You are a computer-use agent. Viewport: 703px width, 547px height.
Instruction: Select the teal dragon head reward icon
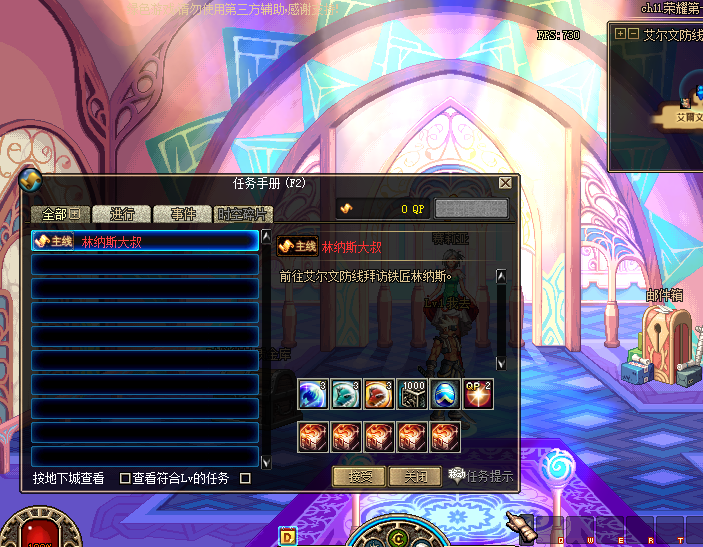click(346, 394)
